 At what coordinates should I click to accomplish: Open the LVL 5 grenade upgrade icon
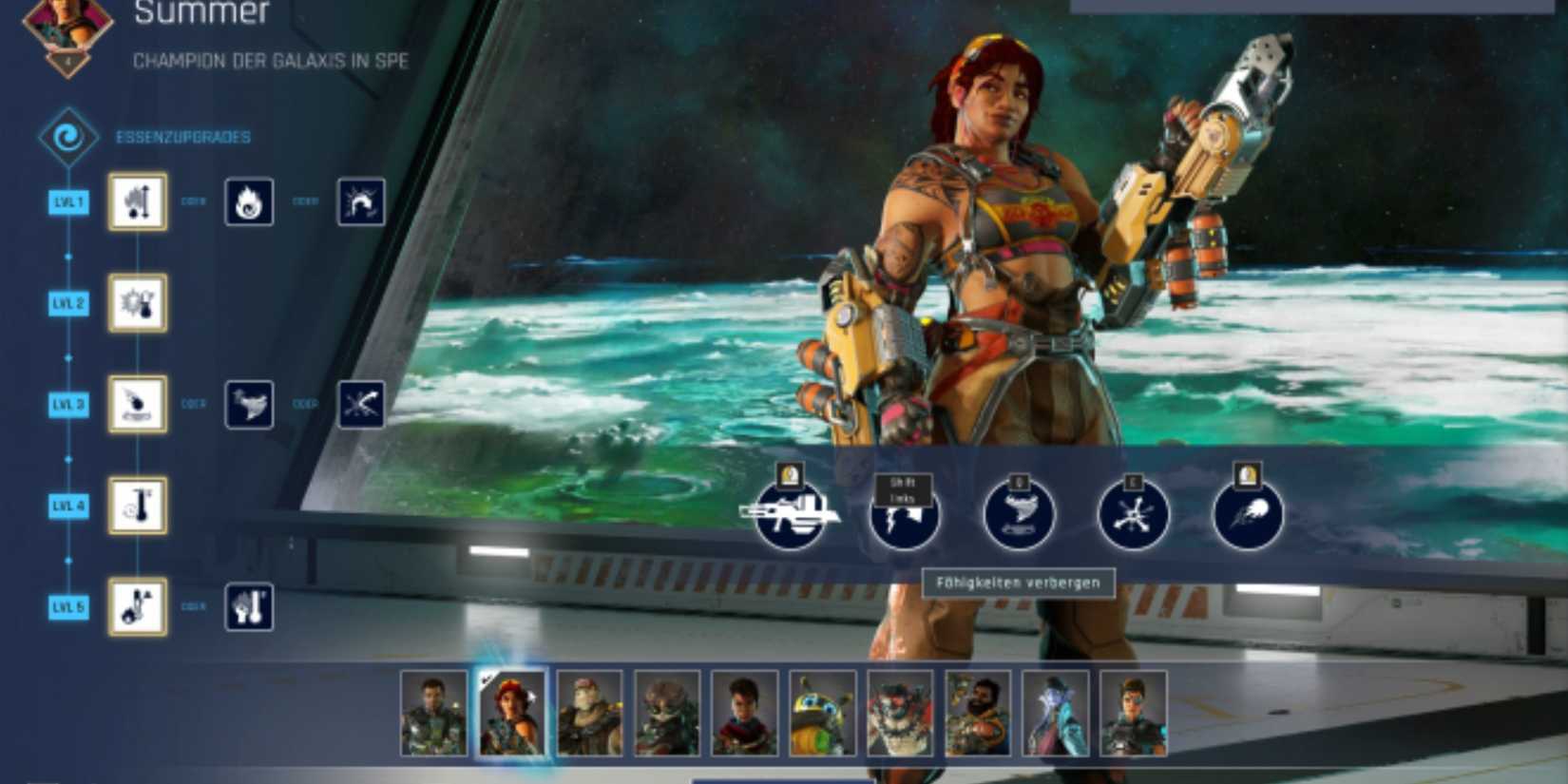point(136,608)
